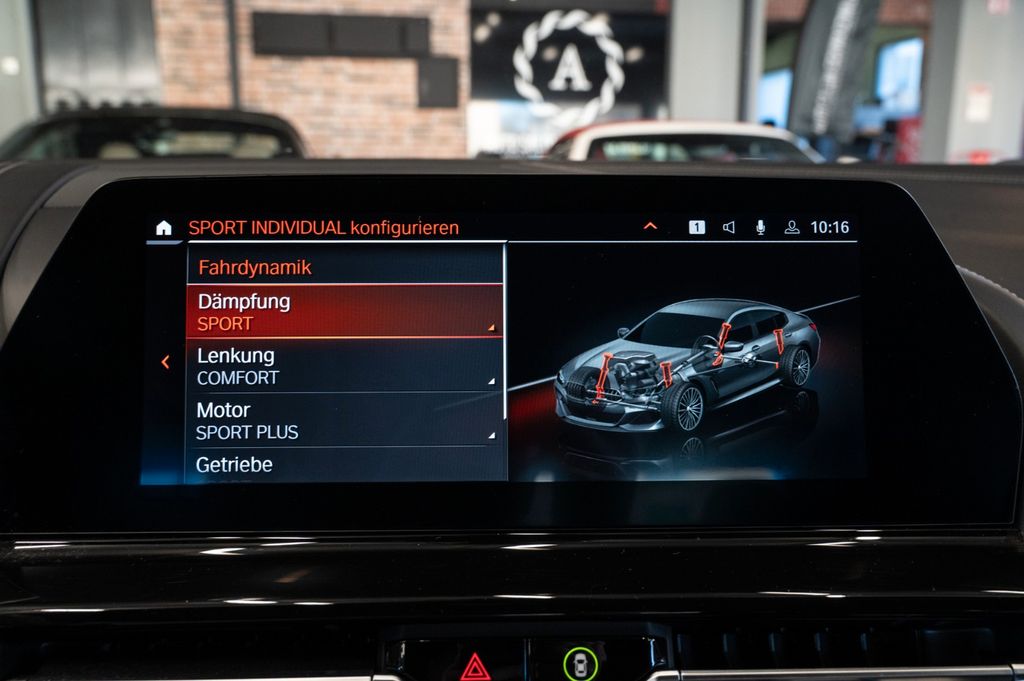Click the orange back arrow
This screenshot has width=1024, height=681.
(166, 362)
